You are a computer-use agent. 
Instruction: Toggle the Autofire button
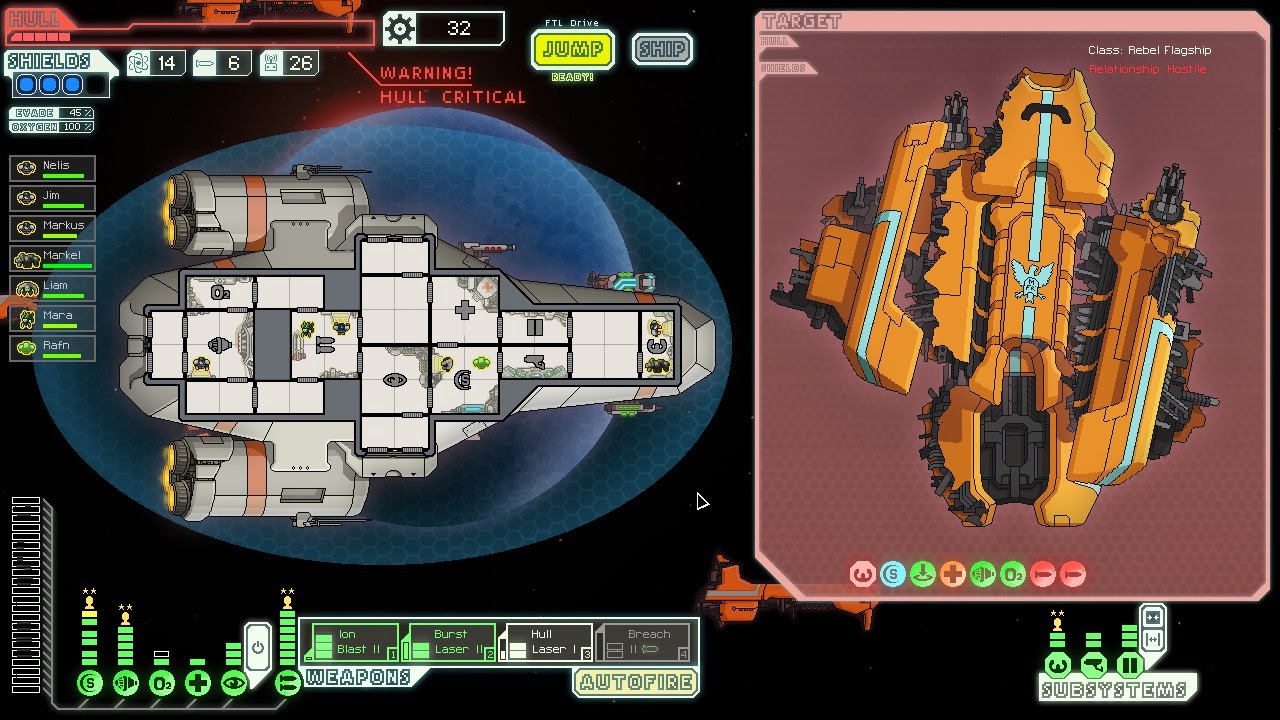pyautogui.click(x=635, y=683)
